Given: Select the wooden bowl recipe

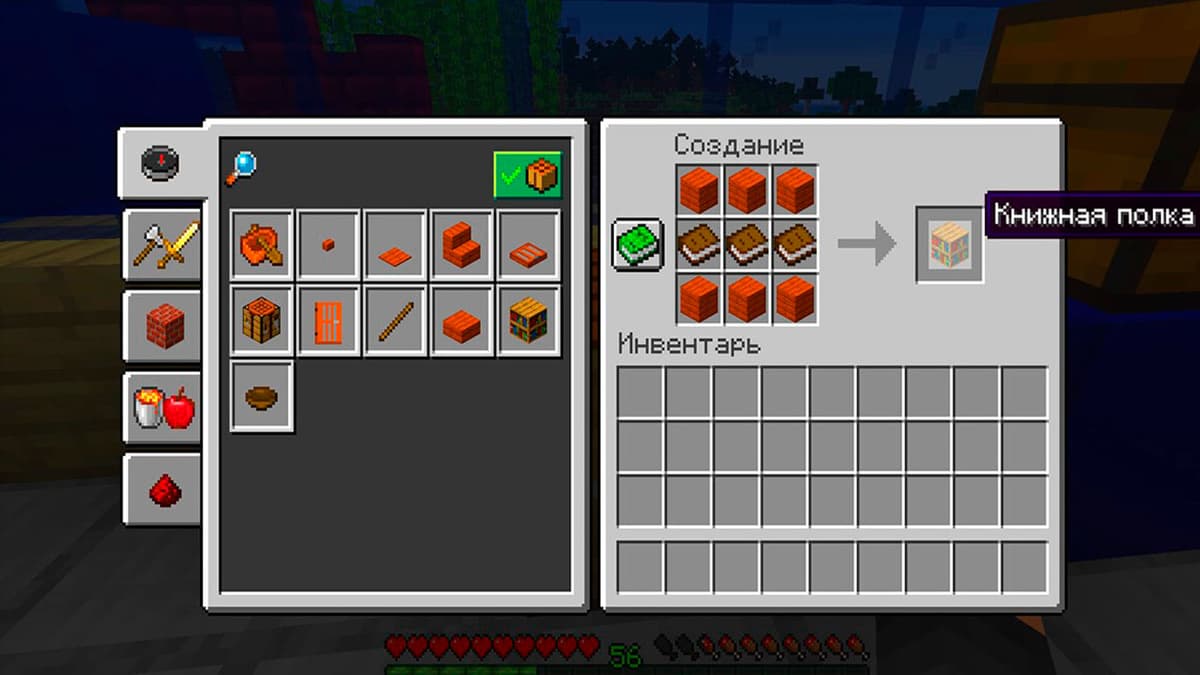Looking at the screenshot, I should point(262,397).
